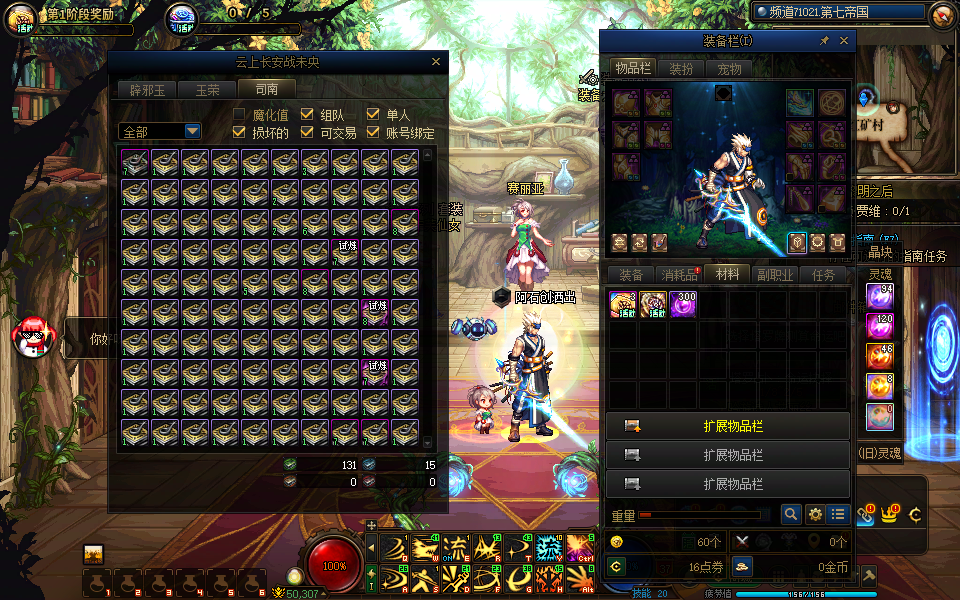Uncheck the 账号绑定 filter
The image size is (960, 600).
point(373,132)
